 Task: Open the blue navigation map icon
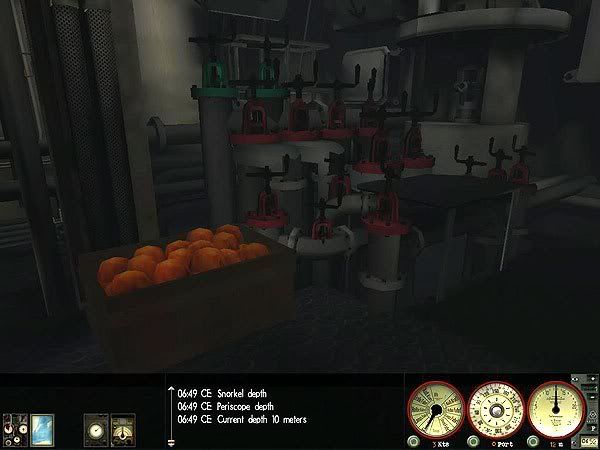click(42, 430)
